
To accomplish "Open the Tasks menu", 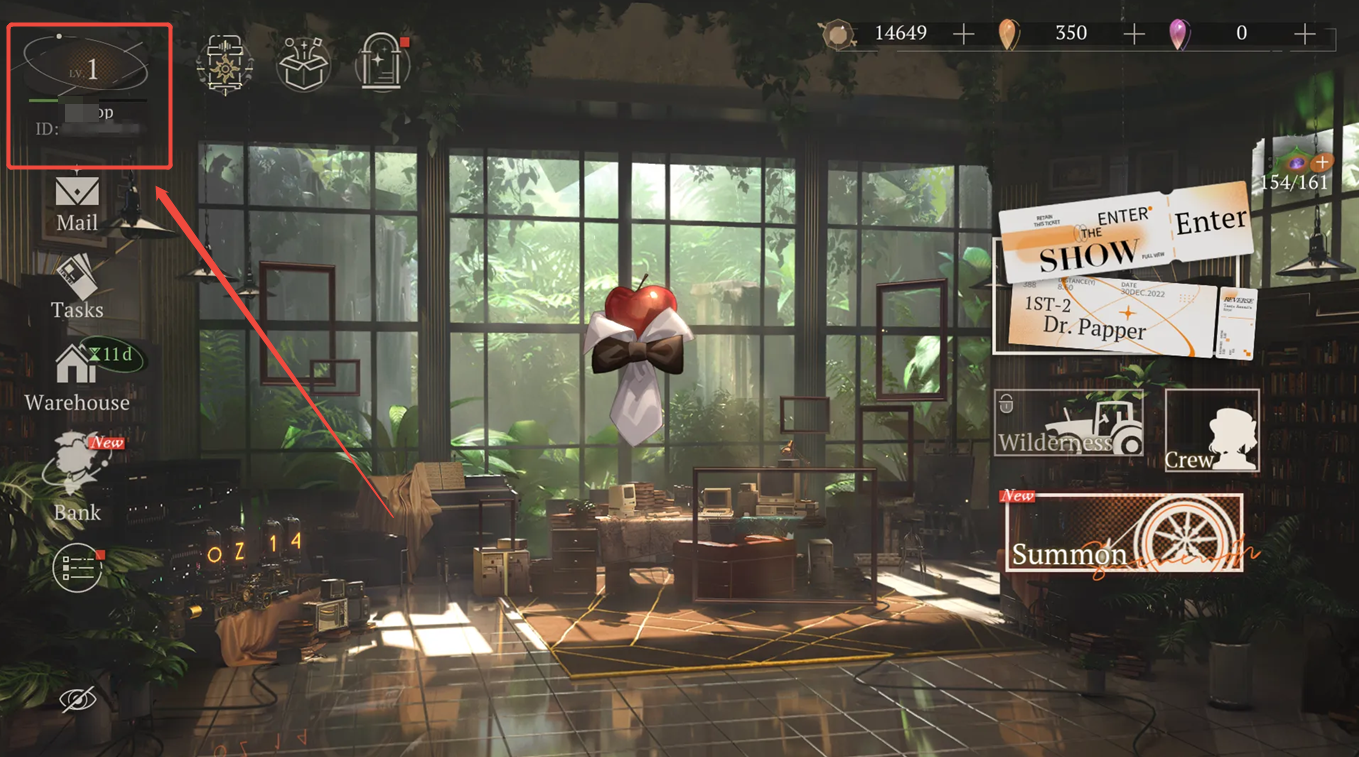I will (77, 288).
